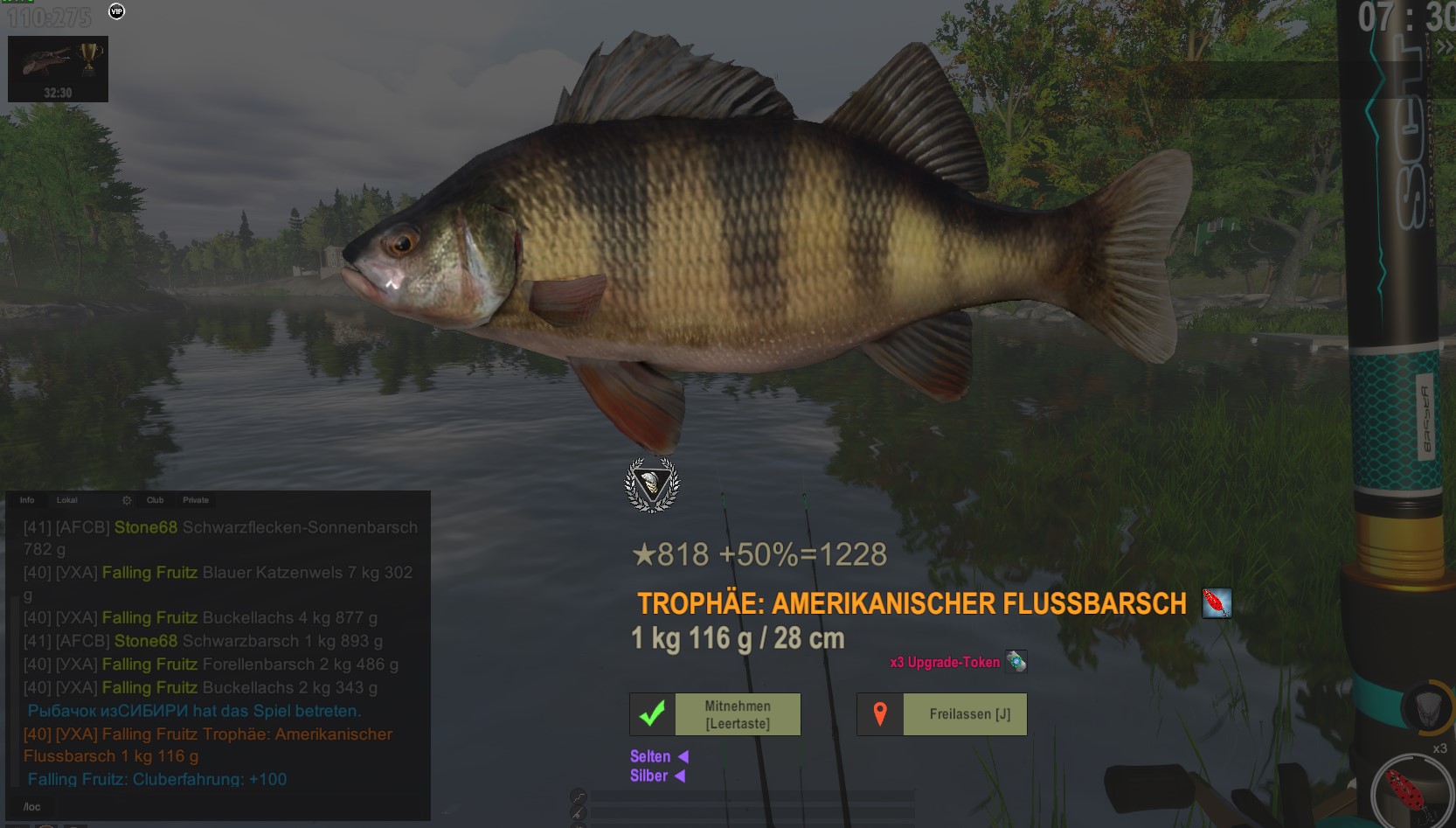
Task: Click Falling Fruitz name in trophy message
Action: pos(149,734)
